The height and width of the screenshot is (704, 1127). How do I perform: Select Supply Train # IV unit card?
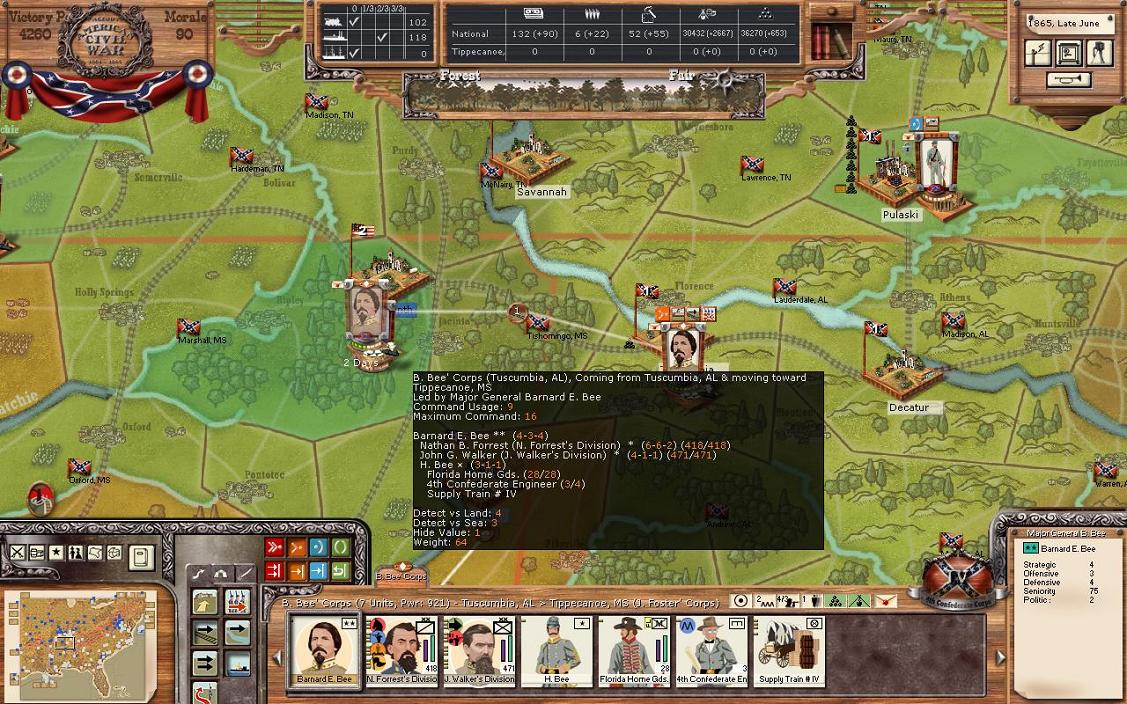(788, 651)
